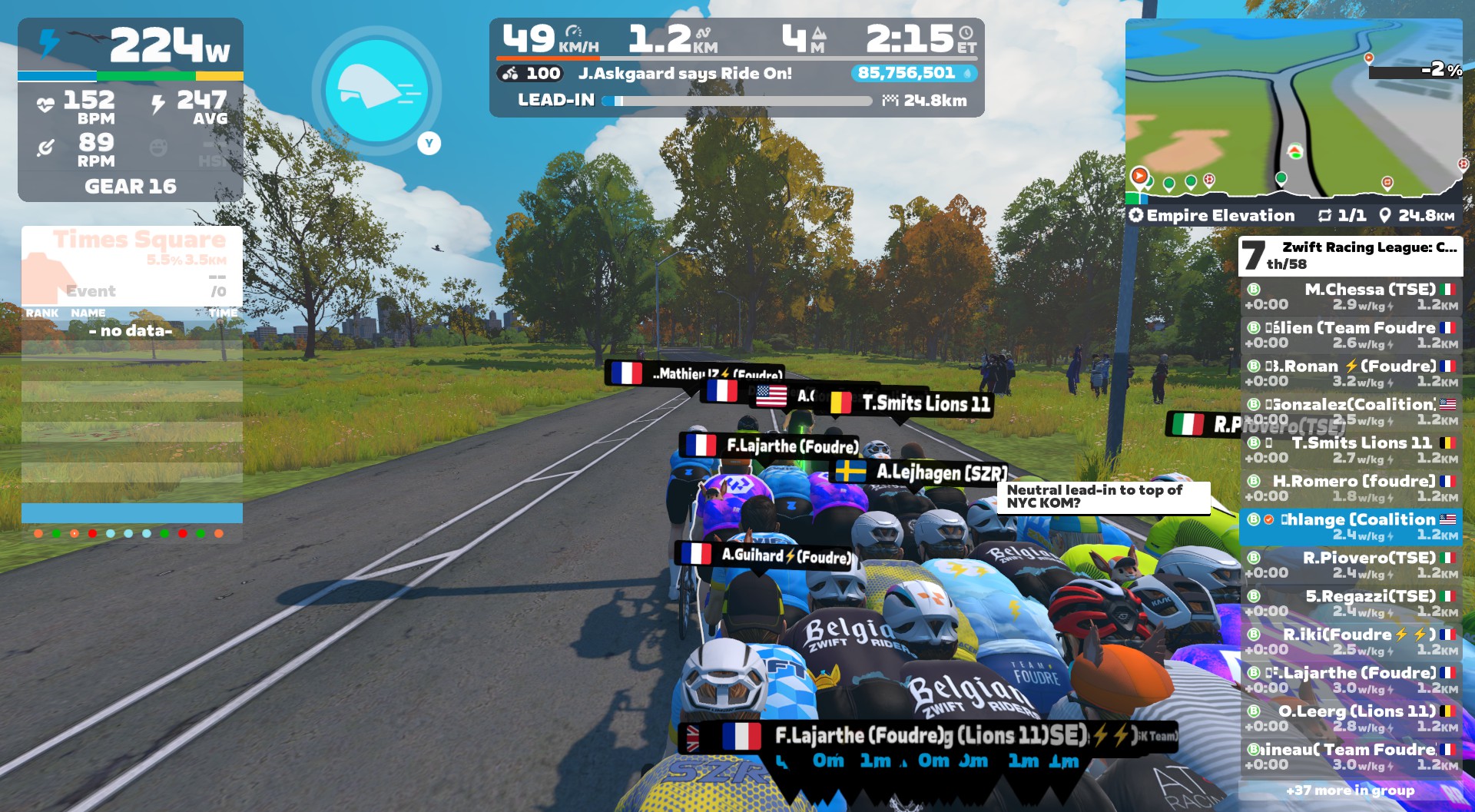Open the Times Square segment leaderboard
Screen dimensions: 1475x812
point(132,265)
